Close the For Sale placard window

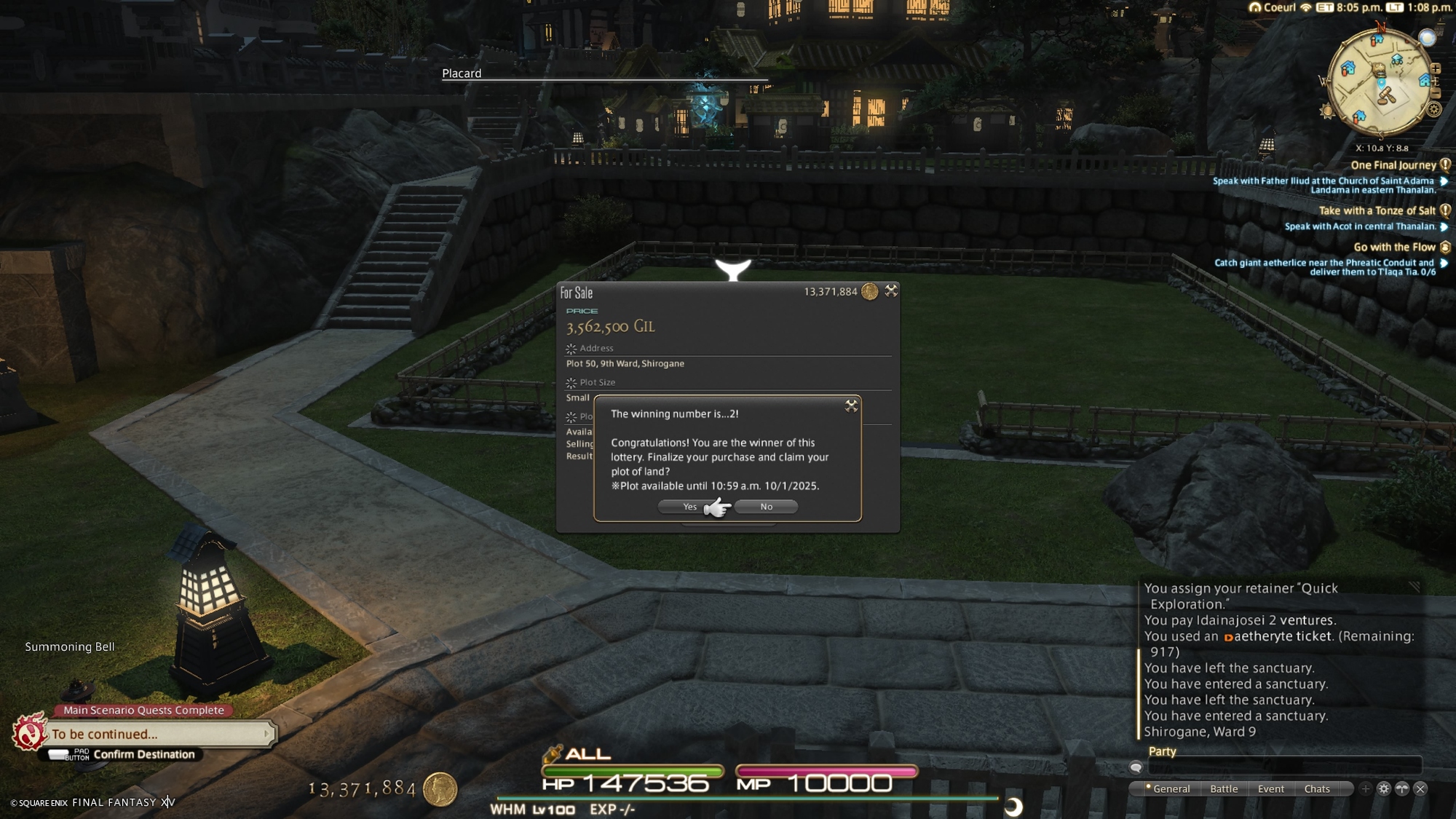tap(891, 291)
